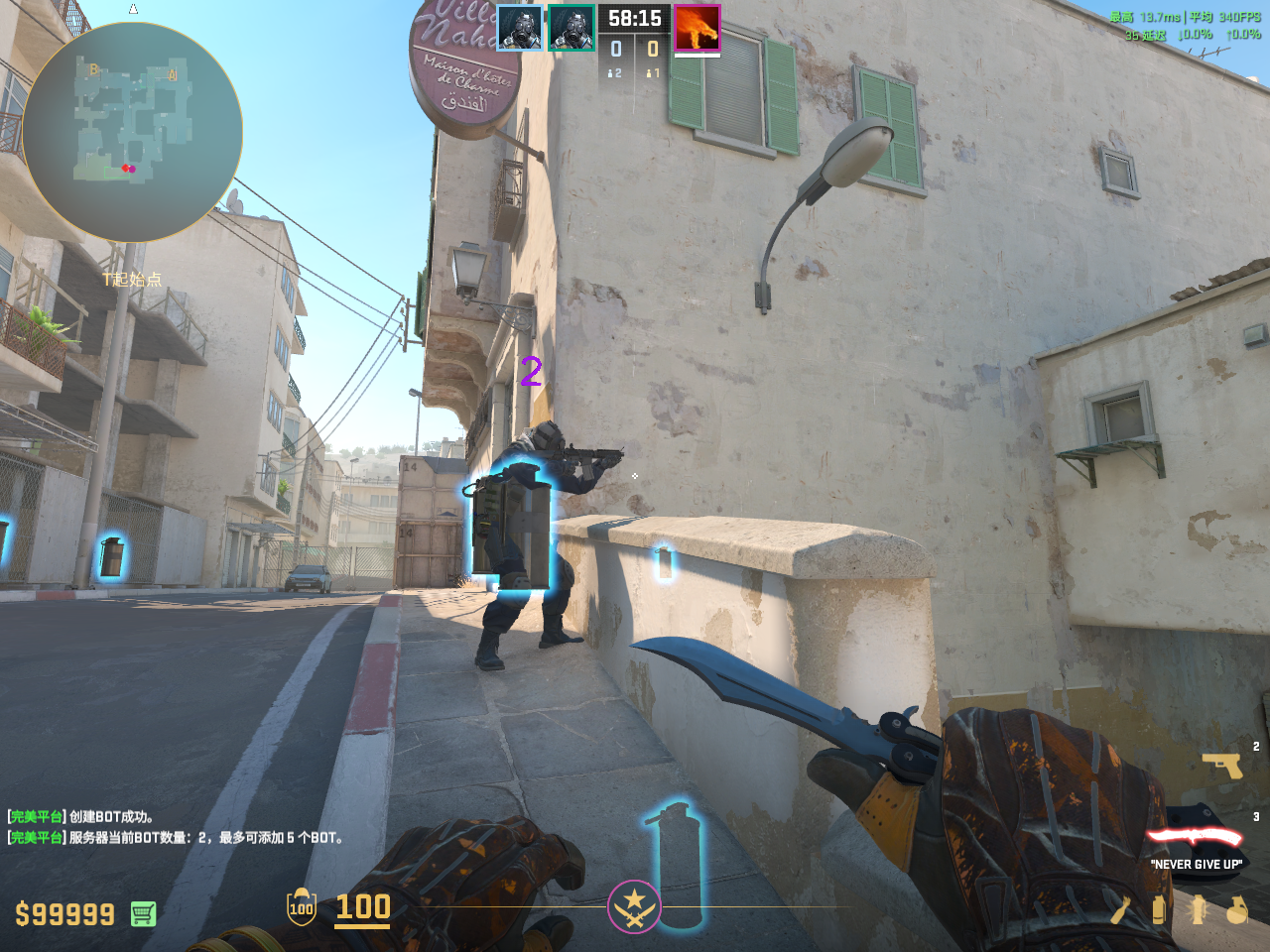Click the circular radar minimap
The image size is (1270, 952).
pyautogui.click(x=132, y=132)
